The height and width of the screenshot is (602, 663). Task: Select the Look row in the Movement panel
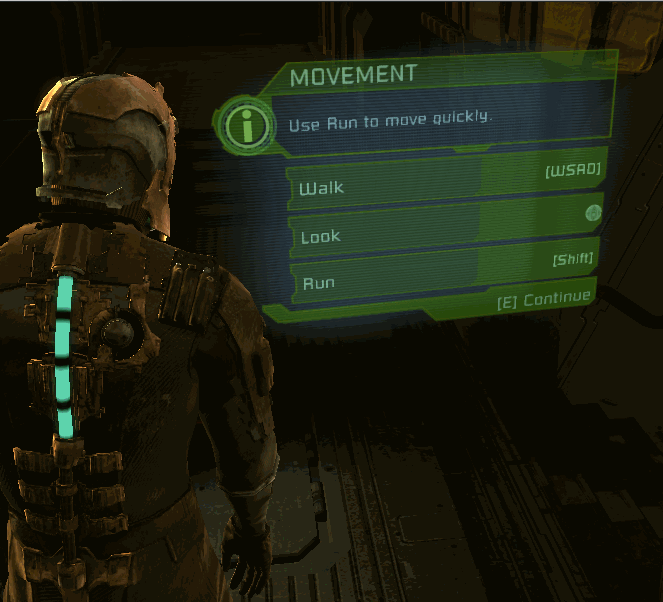pyautogui.click(x=445, y=227)
